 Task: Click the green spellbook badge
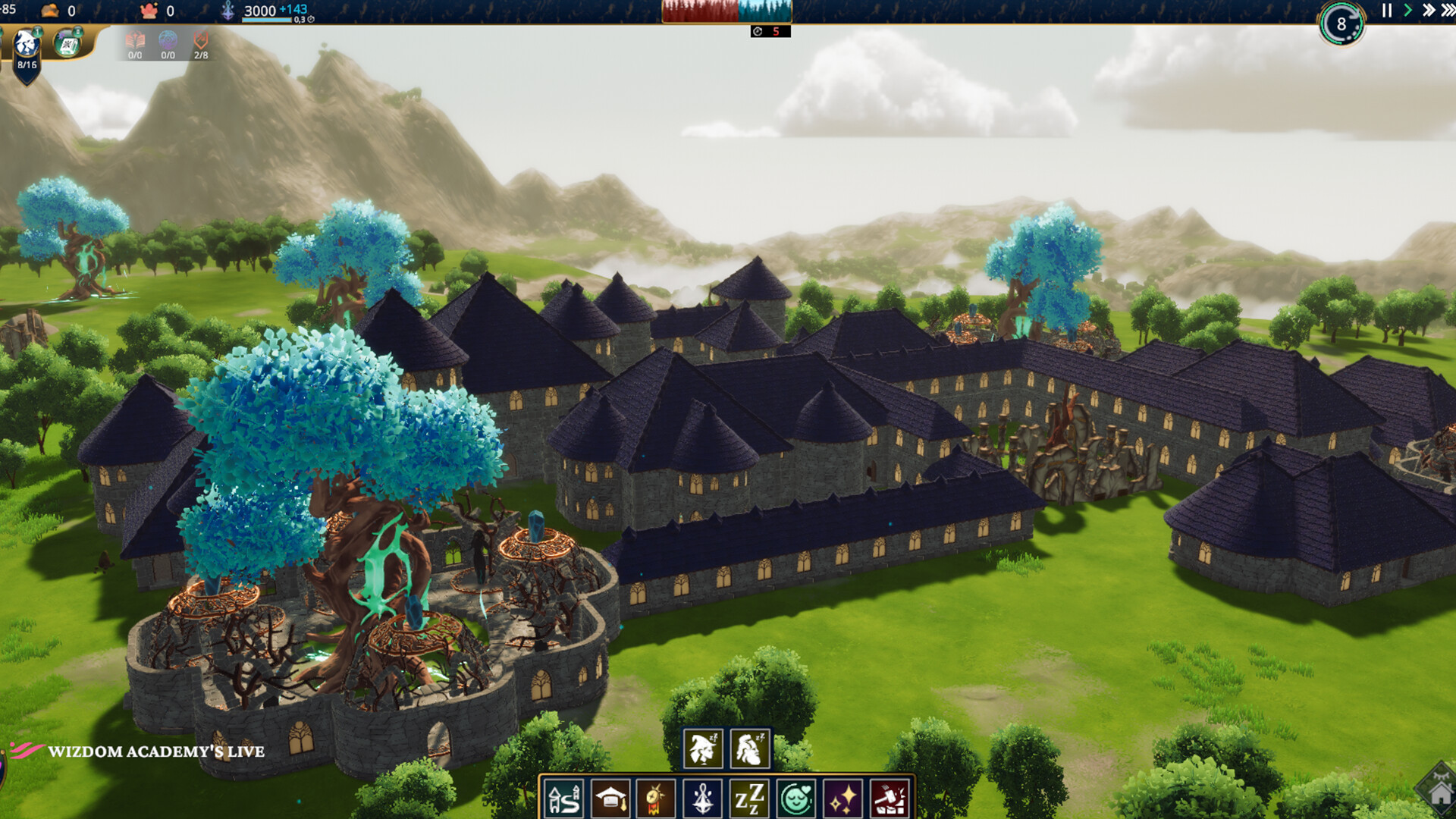[68, 42]
